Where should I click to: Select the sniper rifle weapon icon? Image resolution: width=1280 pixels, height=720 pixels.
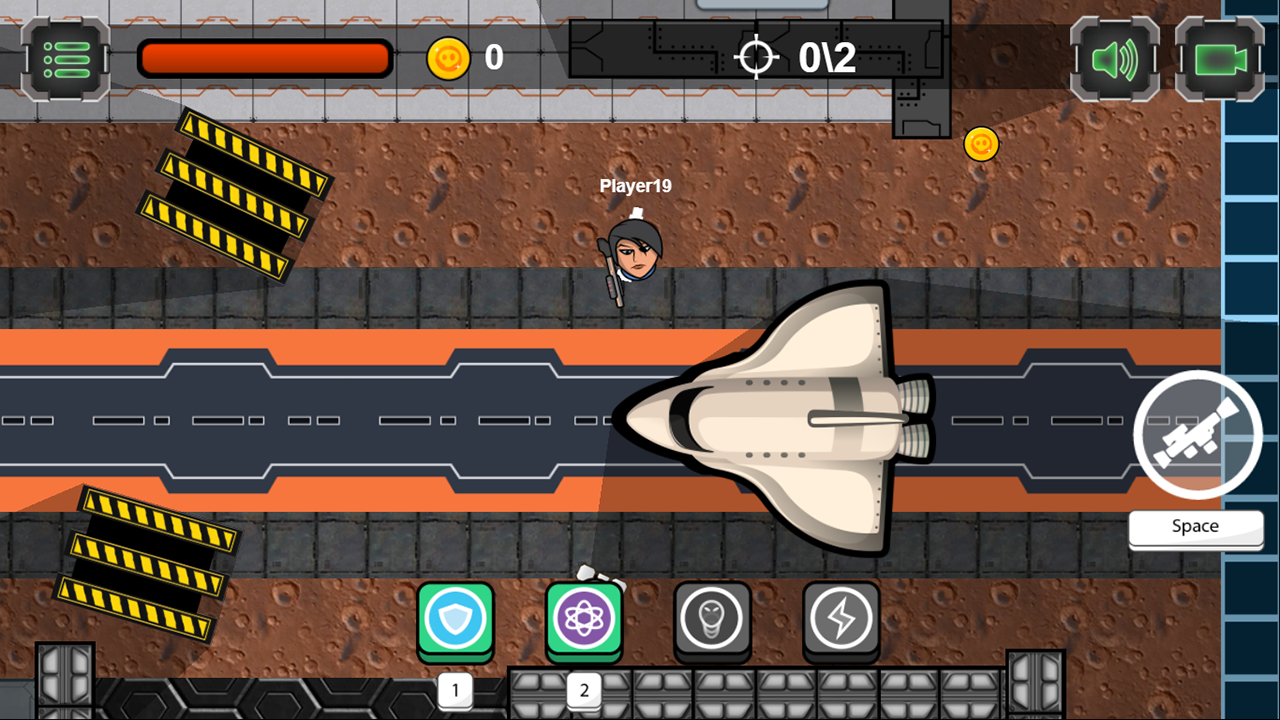click(1197, 433)
